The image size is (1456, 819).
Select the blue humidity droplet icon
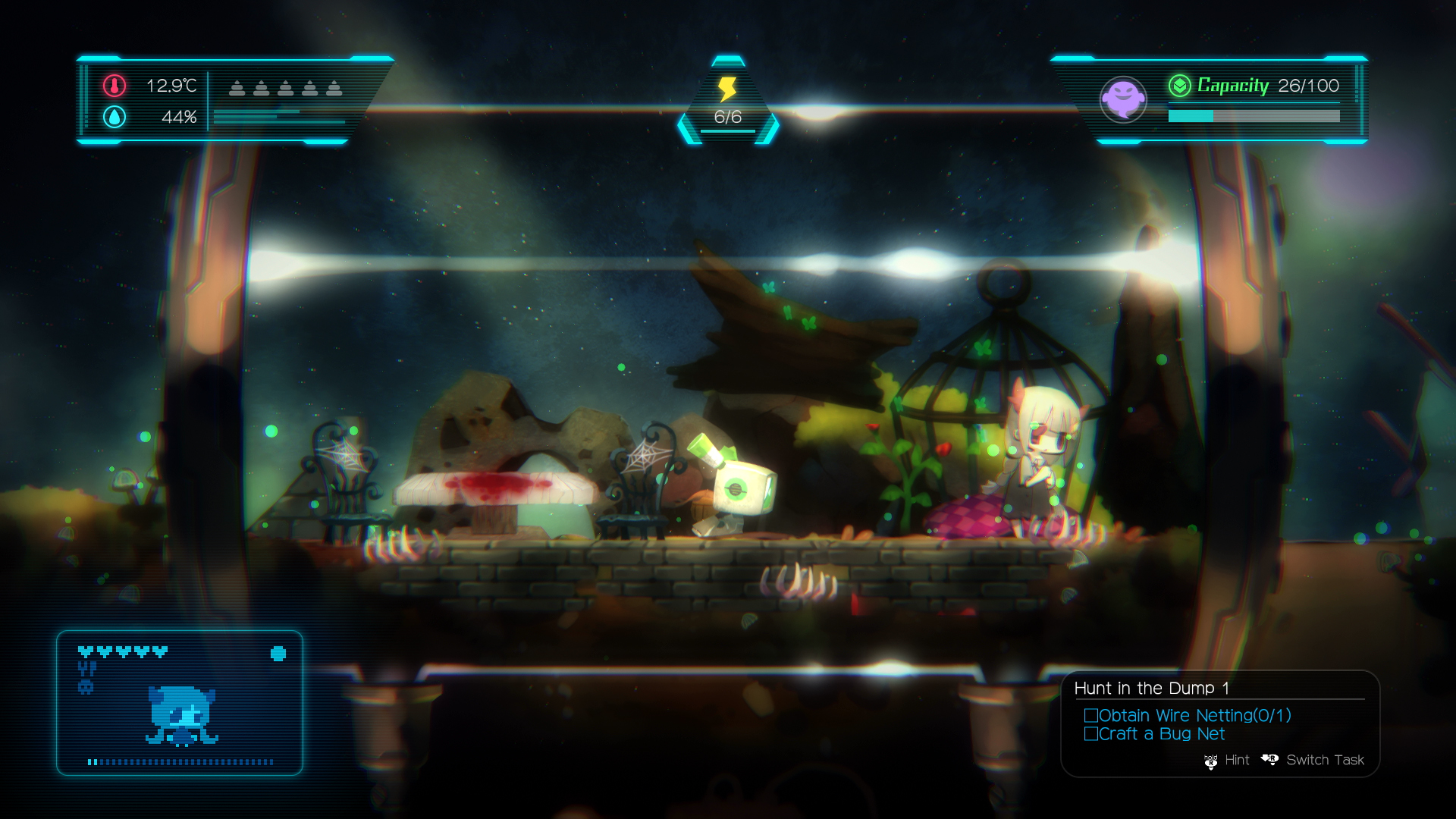(114, 118)
